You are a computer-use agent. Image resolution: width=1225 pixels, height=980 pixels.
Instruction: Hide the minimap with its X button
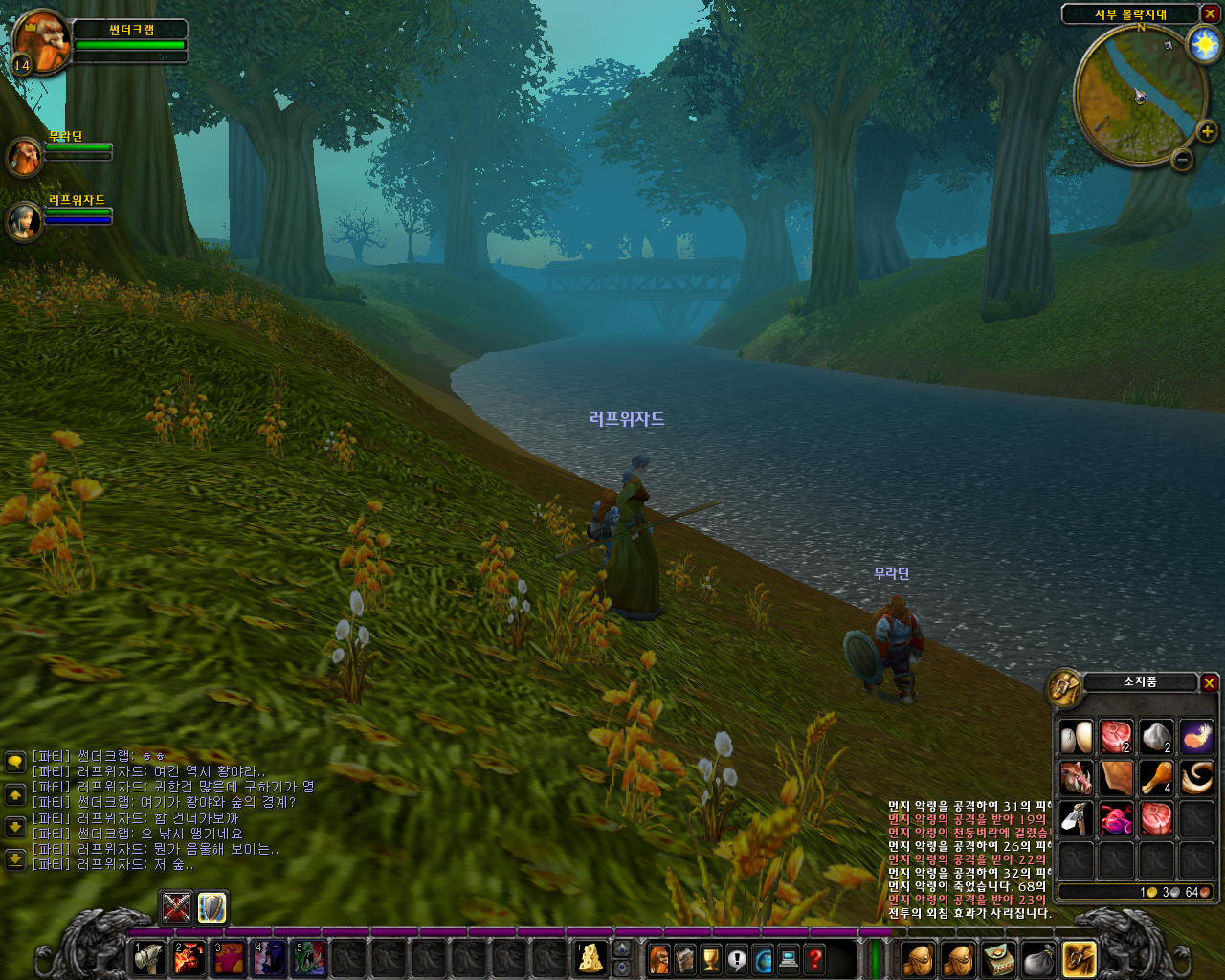(1210, 13)
